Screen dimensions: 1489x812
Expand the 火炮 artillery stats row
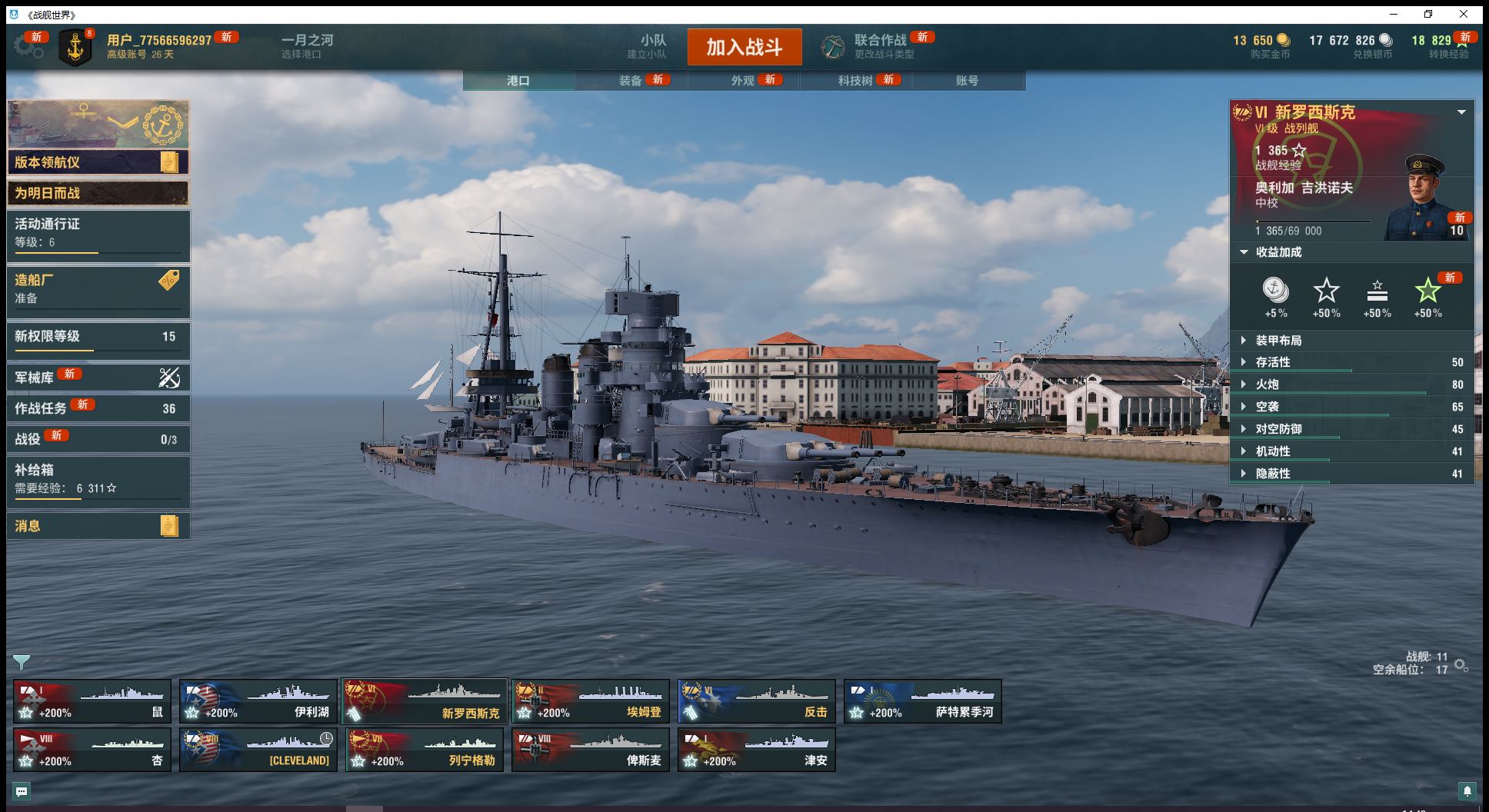pos(1351,384)
